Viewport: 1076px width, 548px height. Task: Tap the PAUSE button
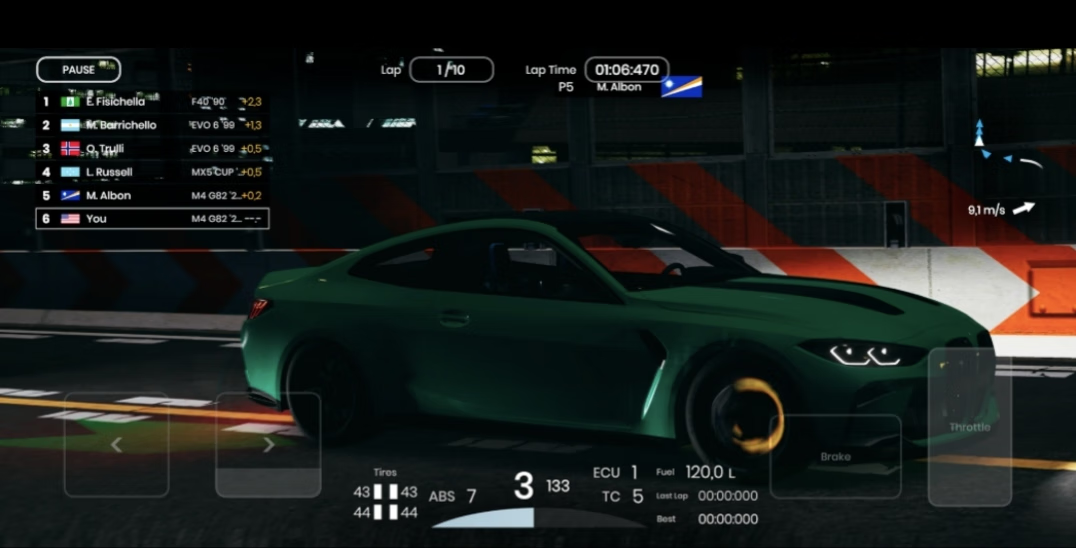coord(78,70)
